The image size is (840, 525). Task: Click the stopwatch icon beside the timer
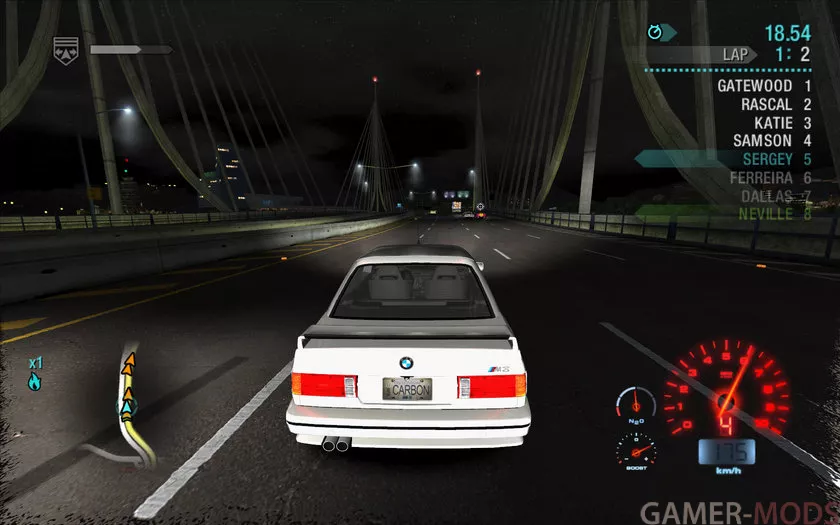pos(656,33)
